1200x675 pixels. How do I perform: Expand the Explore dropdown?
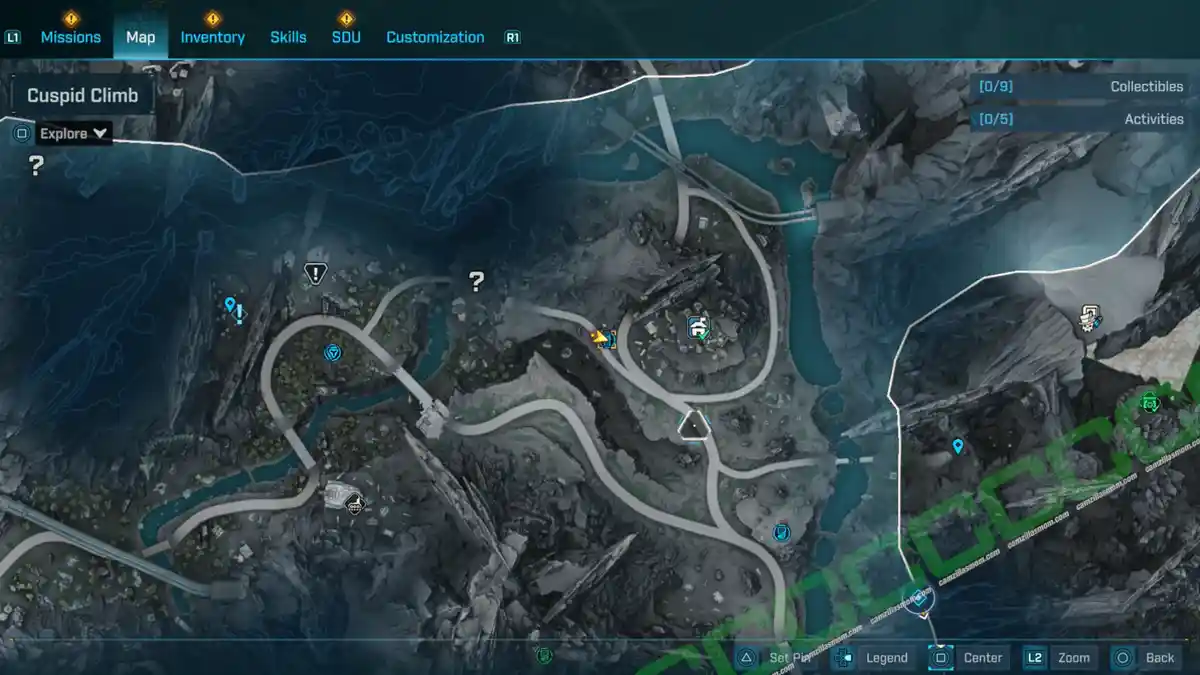[x=75, y=133]
